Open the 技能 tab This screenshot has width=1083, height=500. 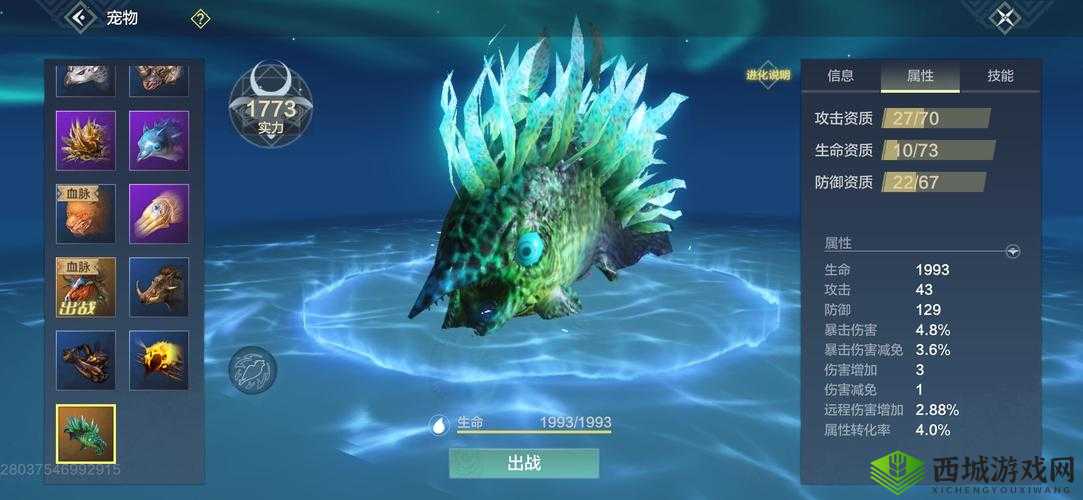coord(1000,76)
